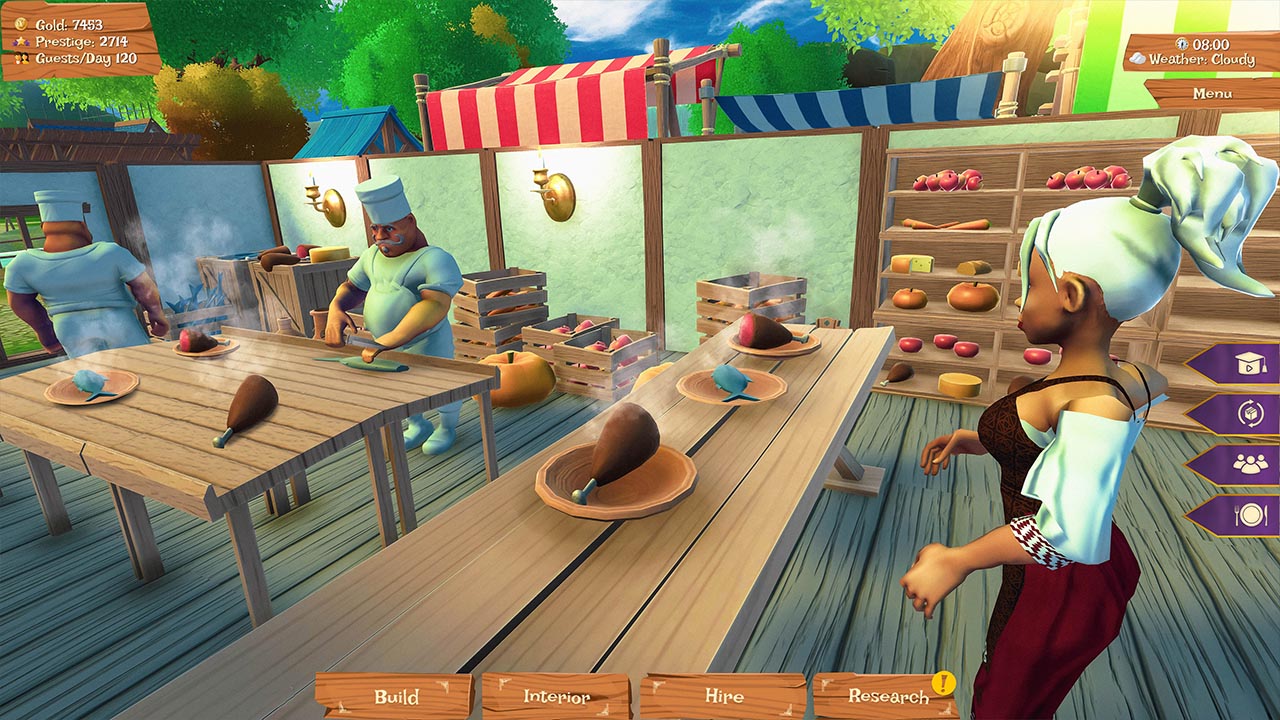The width and height of the screenshot is (1280, 720).
Task: Expand the Menu sign
Action: click(x=1212, y=93)
